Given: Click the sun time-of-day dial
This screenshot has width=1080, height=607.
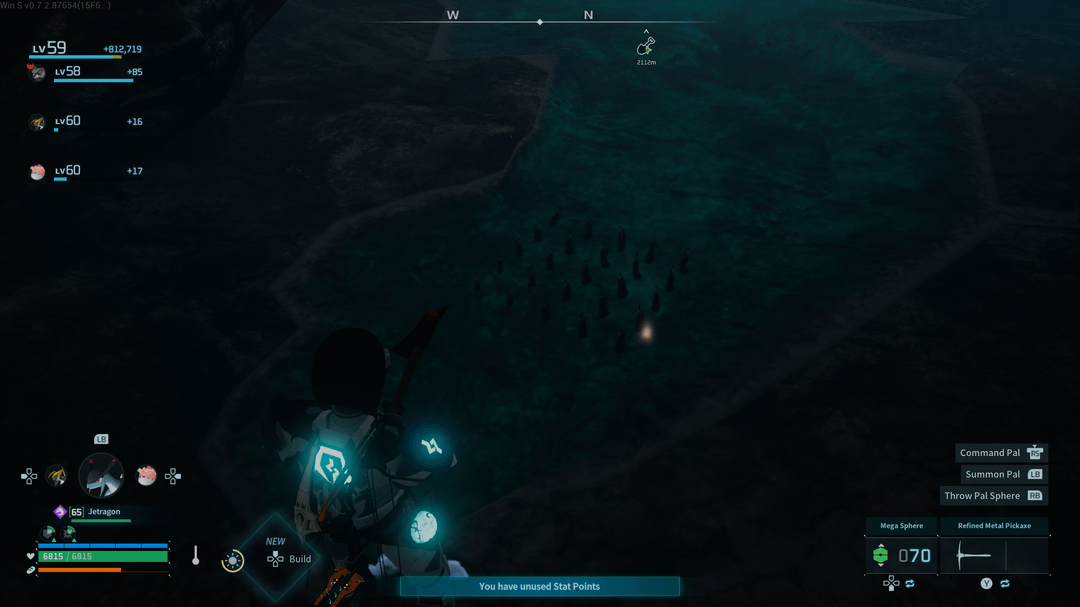Looking at the screenshot, I should 233,561.
